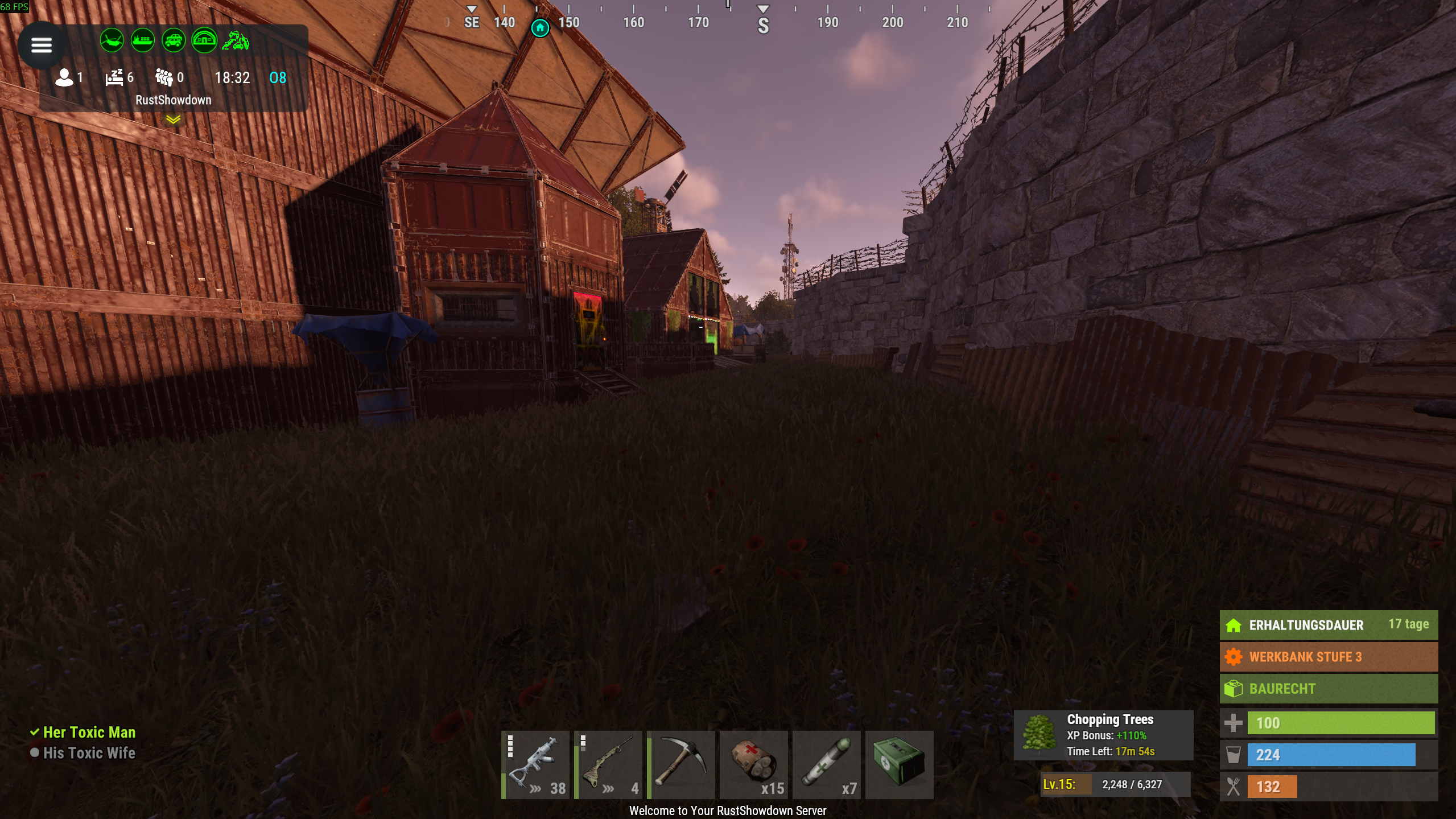Select the green medkit hotbar slot
1456x819 pixels.
pos(899,764)
